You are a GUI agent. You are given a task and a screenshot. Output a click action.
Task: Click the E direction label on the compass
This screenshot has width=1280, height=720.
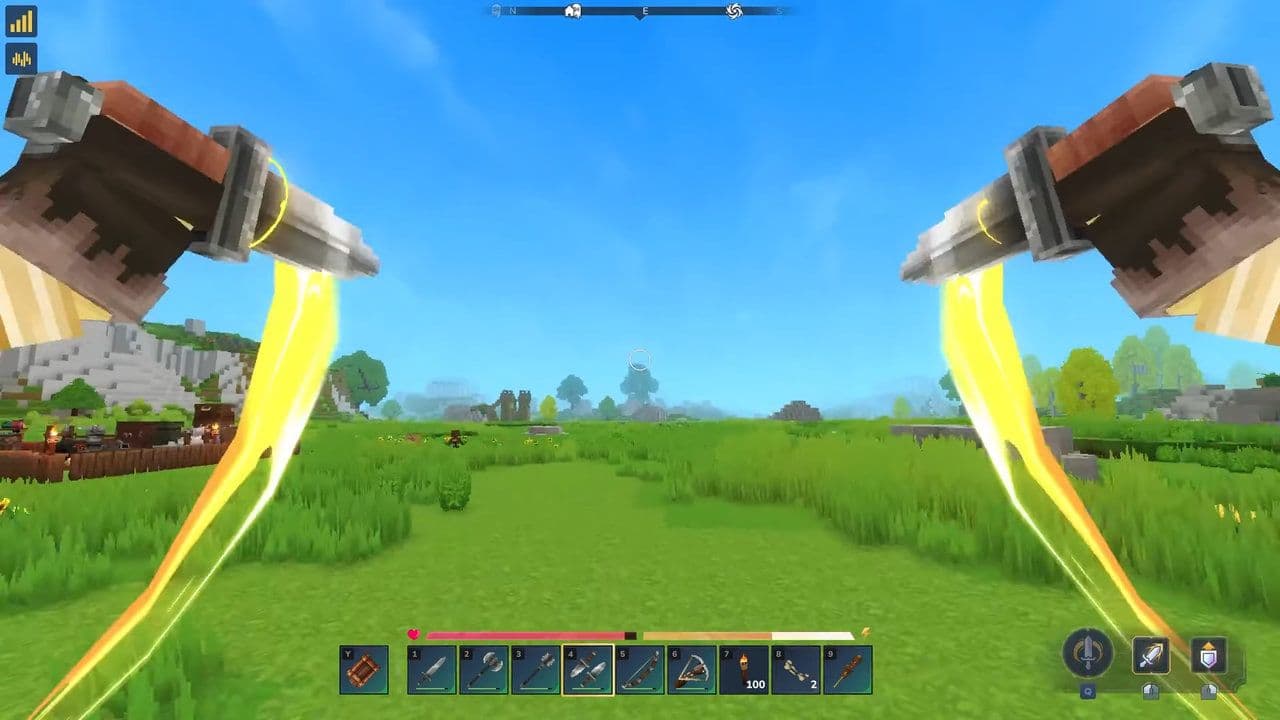click(x=645, y=10)
